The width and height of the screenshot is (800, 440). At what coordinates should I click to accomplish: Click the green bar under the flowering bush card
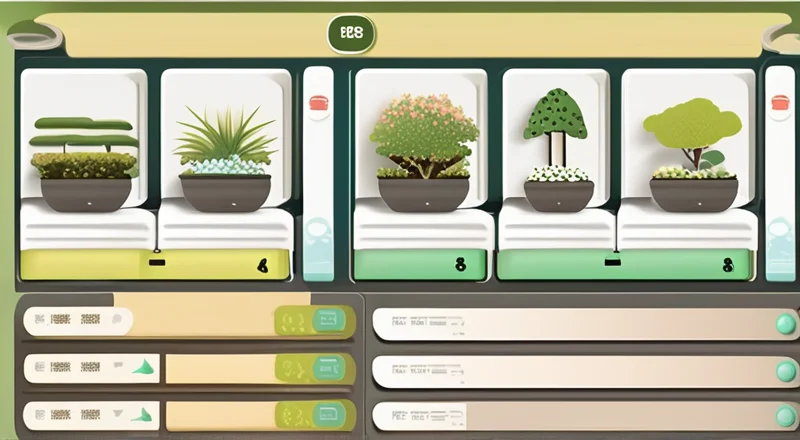tap(422, 265)
